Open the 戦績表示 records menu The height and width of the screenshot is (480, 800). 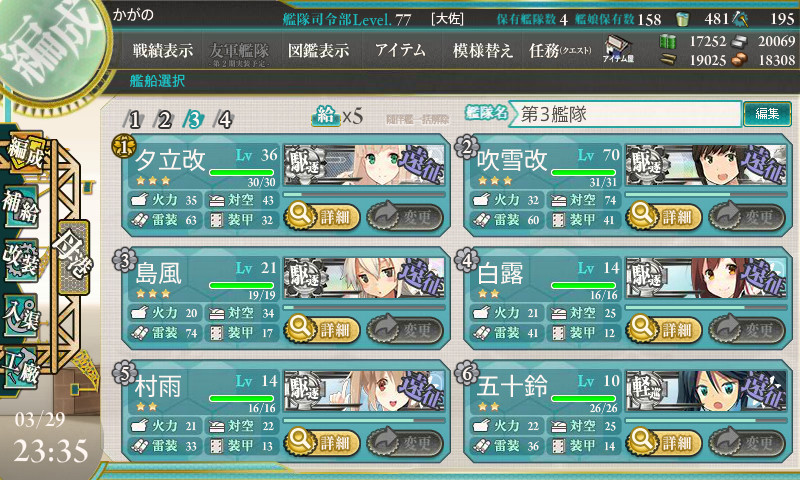click(163, 51)
